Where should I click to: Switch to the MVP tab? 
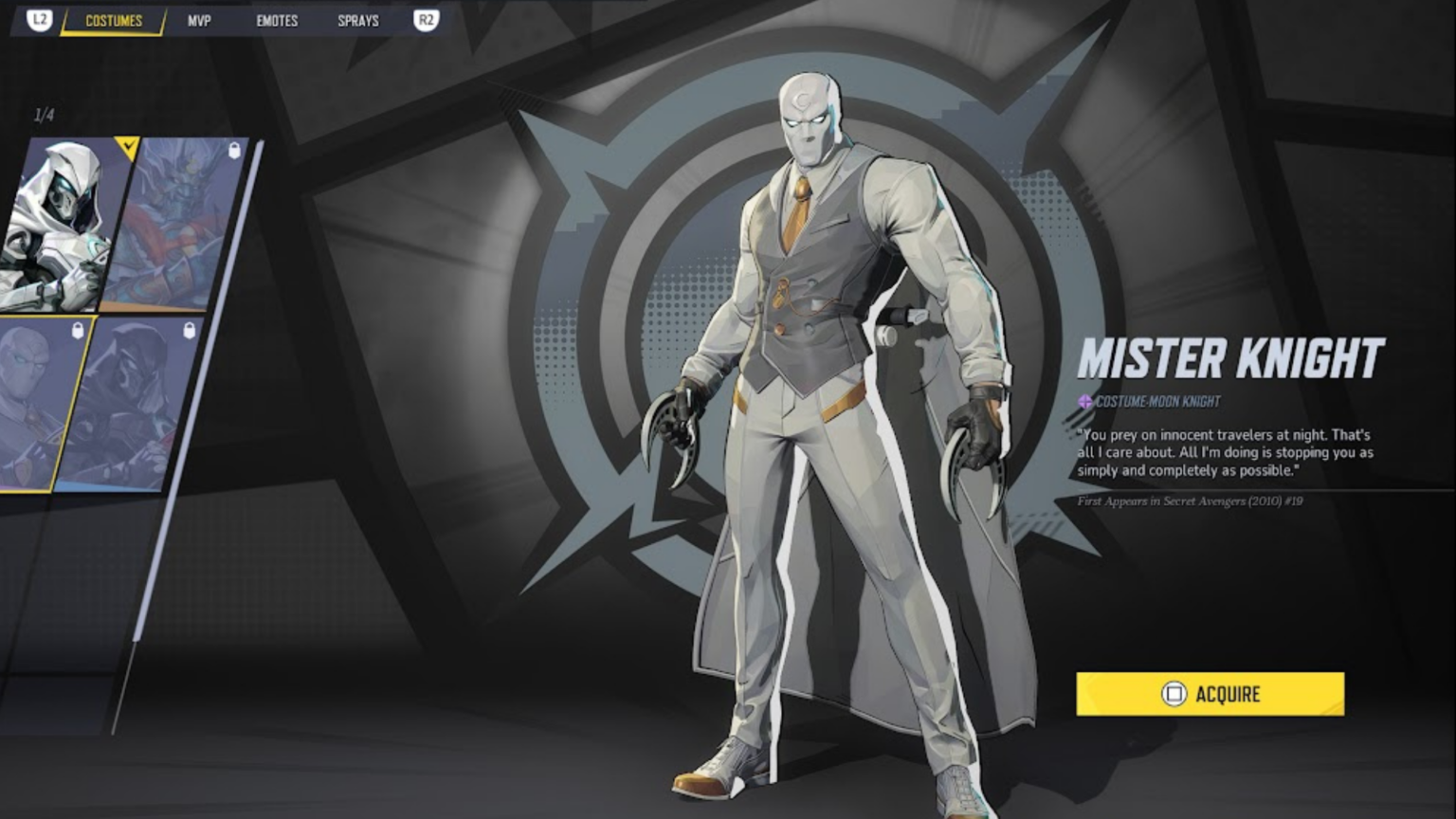199,20
